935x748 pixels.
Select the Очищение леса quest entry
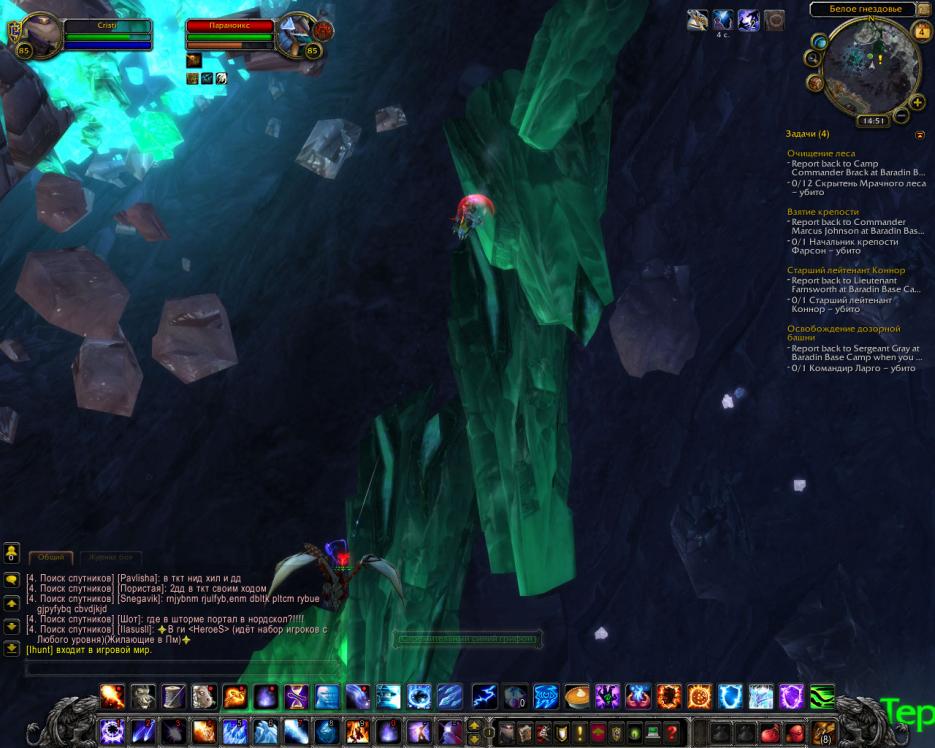tap(821, 153)
